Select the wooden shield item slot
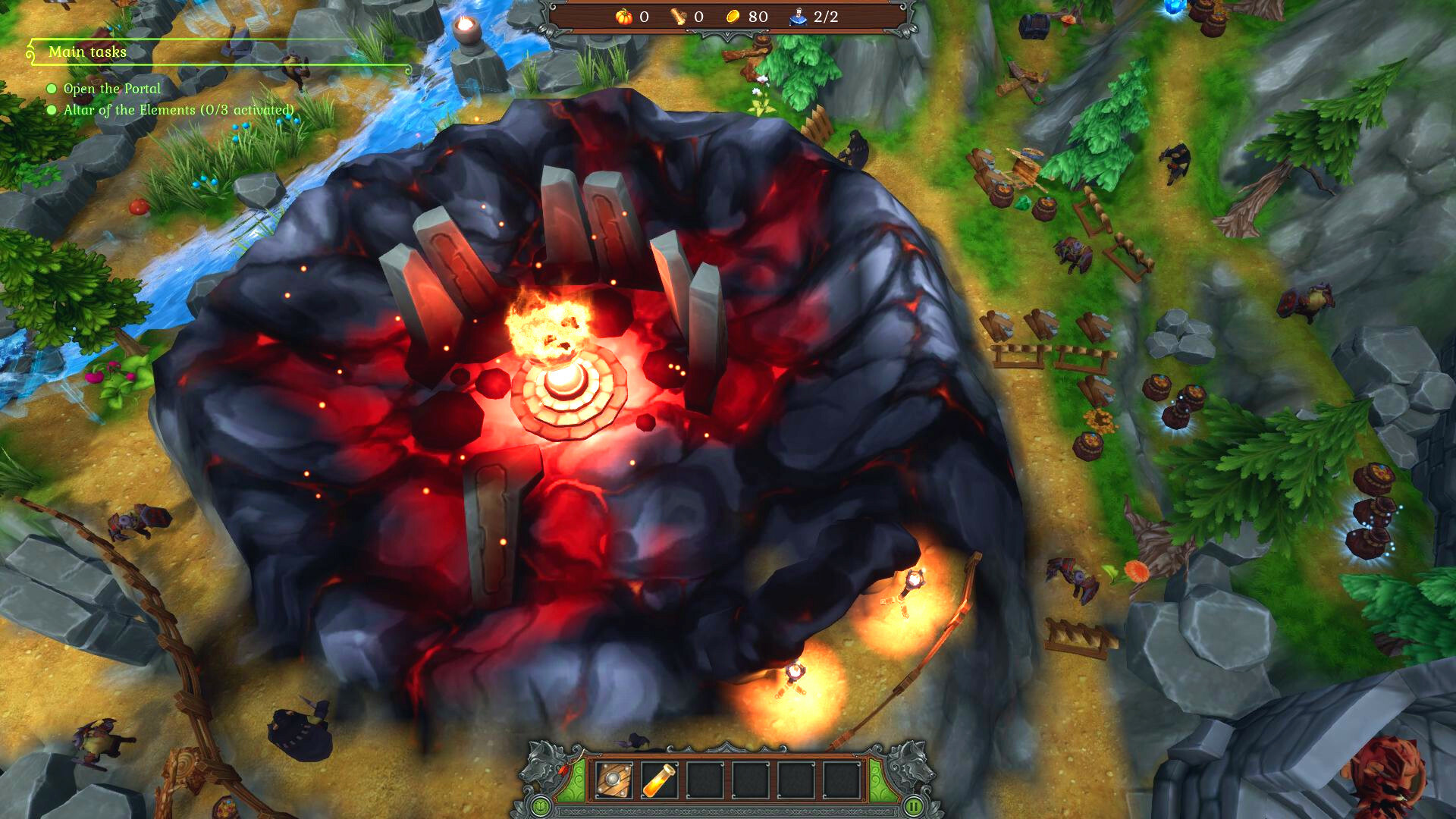The height and width of the screenshot is (819, 1456). (x=613, y=780)
